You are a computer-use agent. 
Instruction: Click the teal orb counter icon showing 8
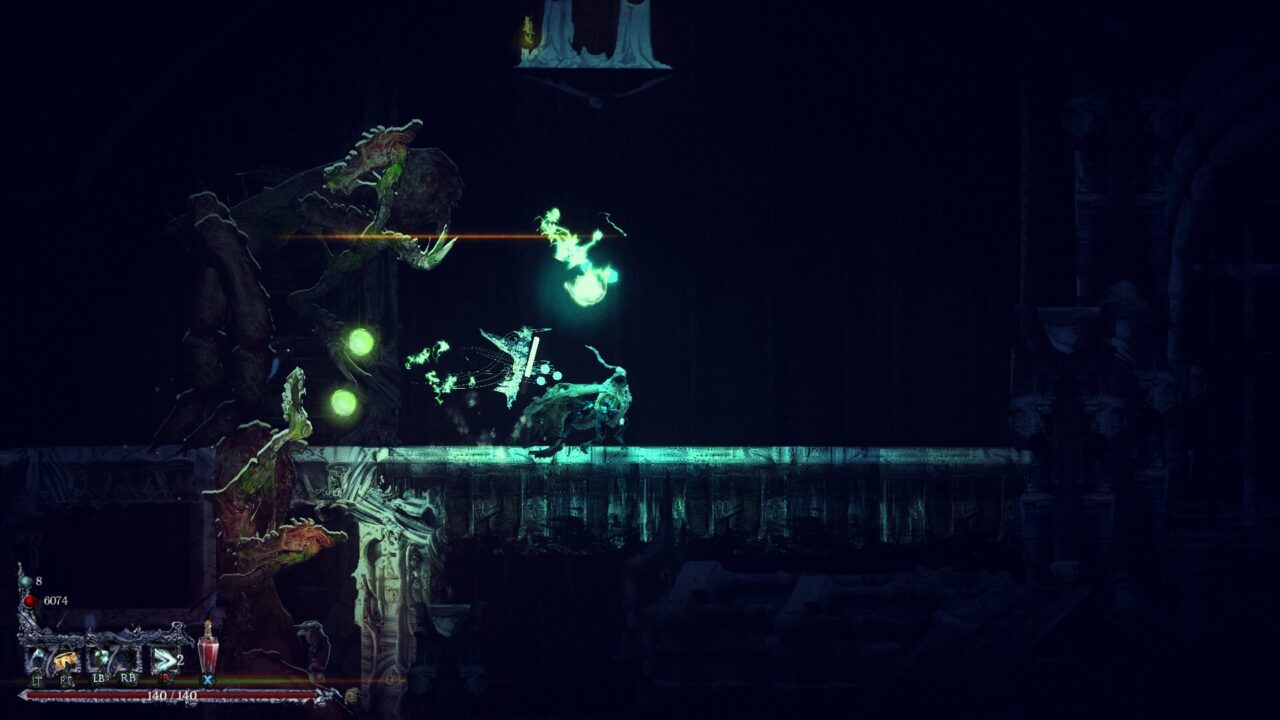tap(26, 581)
